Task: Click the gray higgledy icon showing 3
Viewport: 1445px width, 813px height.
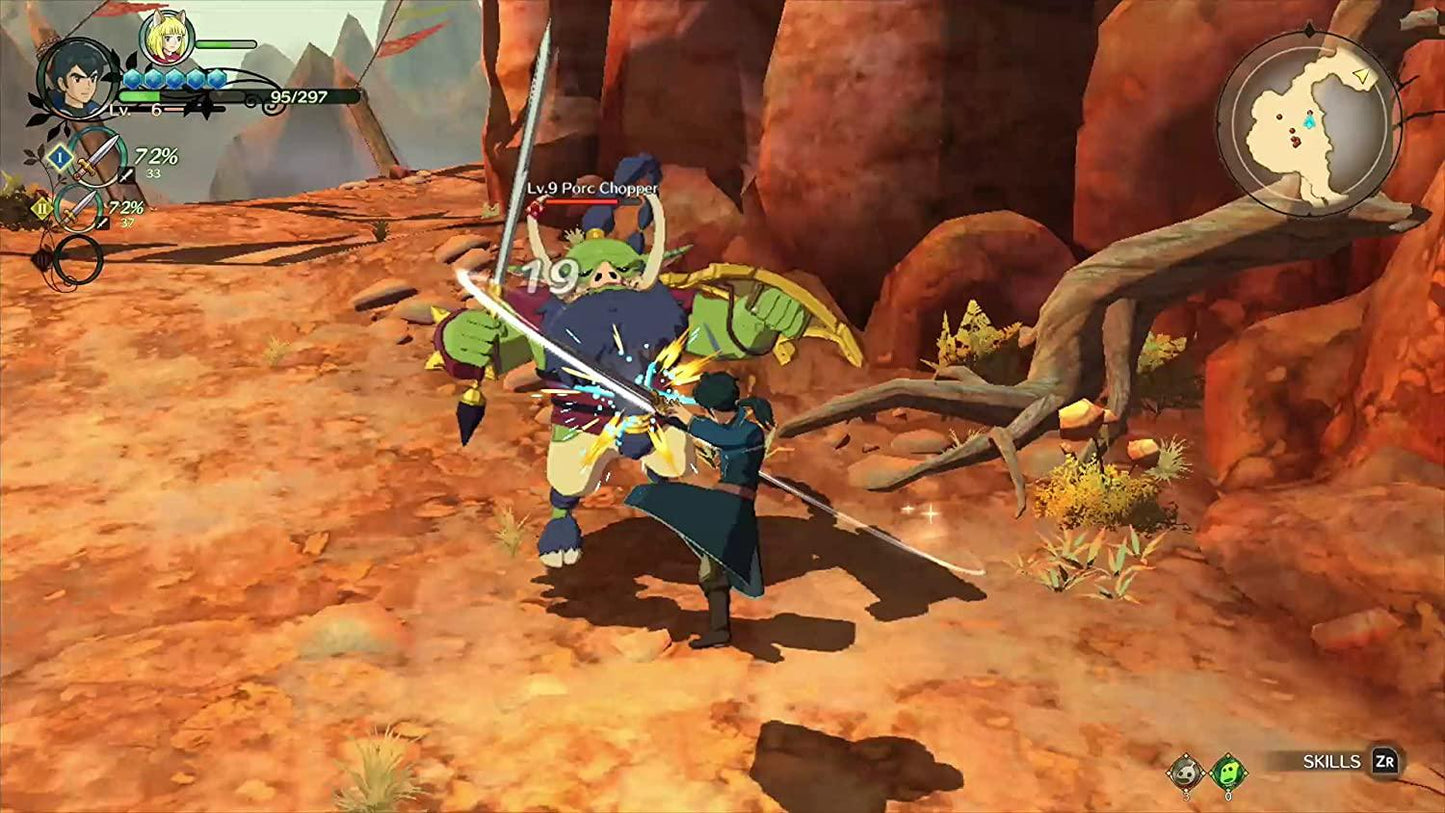Action: click(x=1186, y=771)
